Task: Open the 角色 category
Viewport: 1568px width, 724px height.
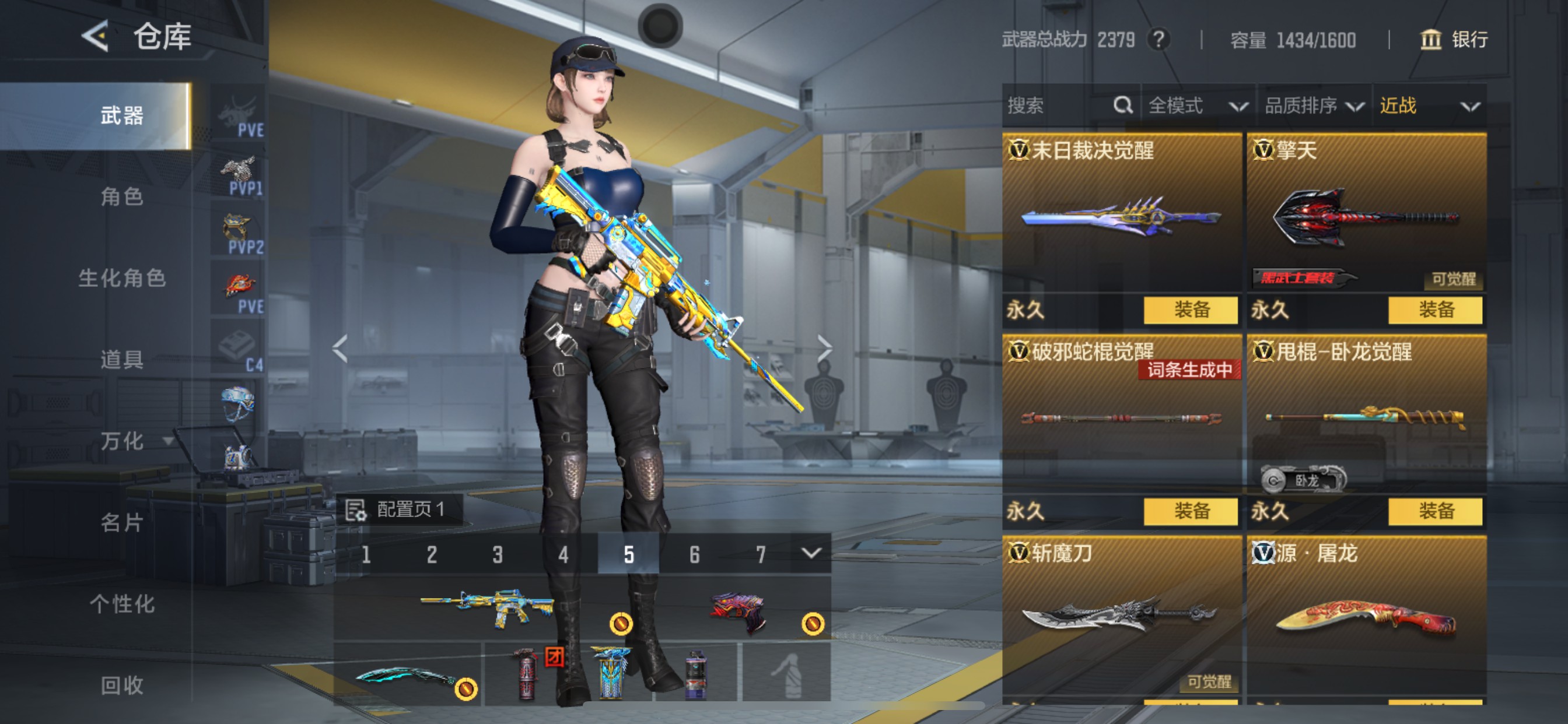Action: tap(122, 196)
